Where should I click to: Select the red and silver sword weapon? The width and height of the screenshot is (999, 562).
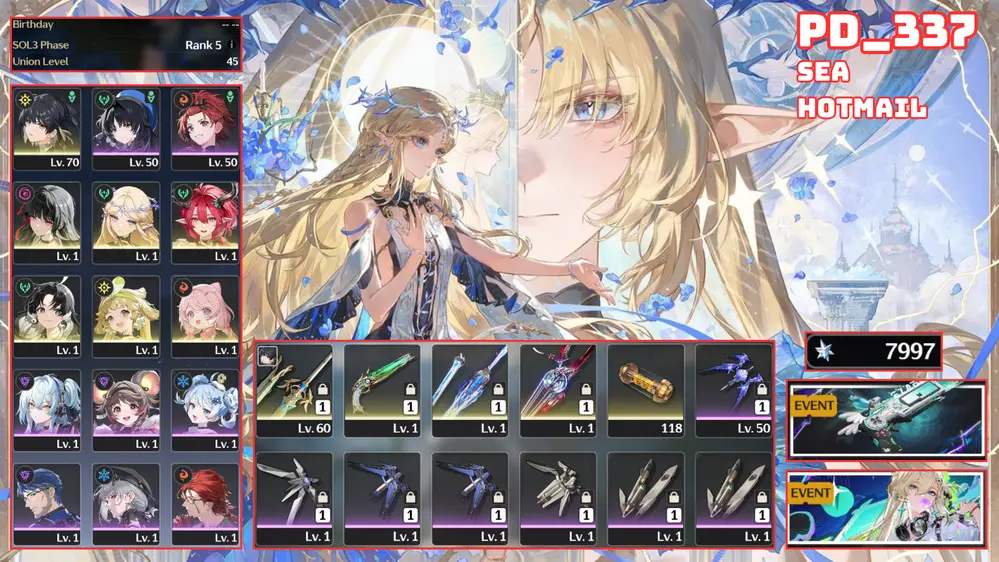558,390
